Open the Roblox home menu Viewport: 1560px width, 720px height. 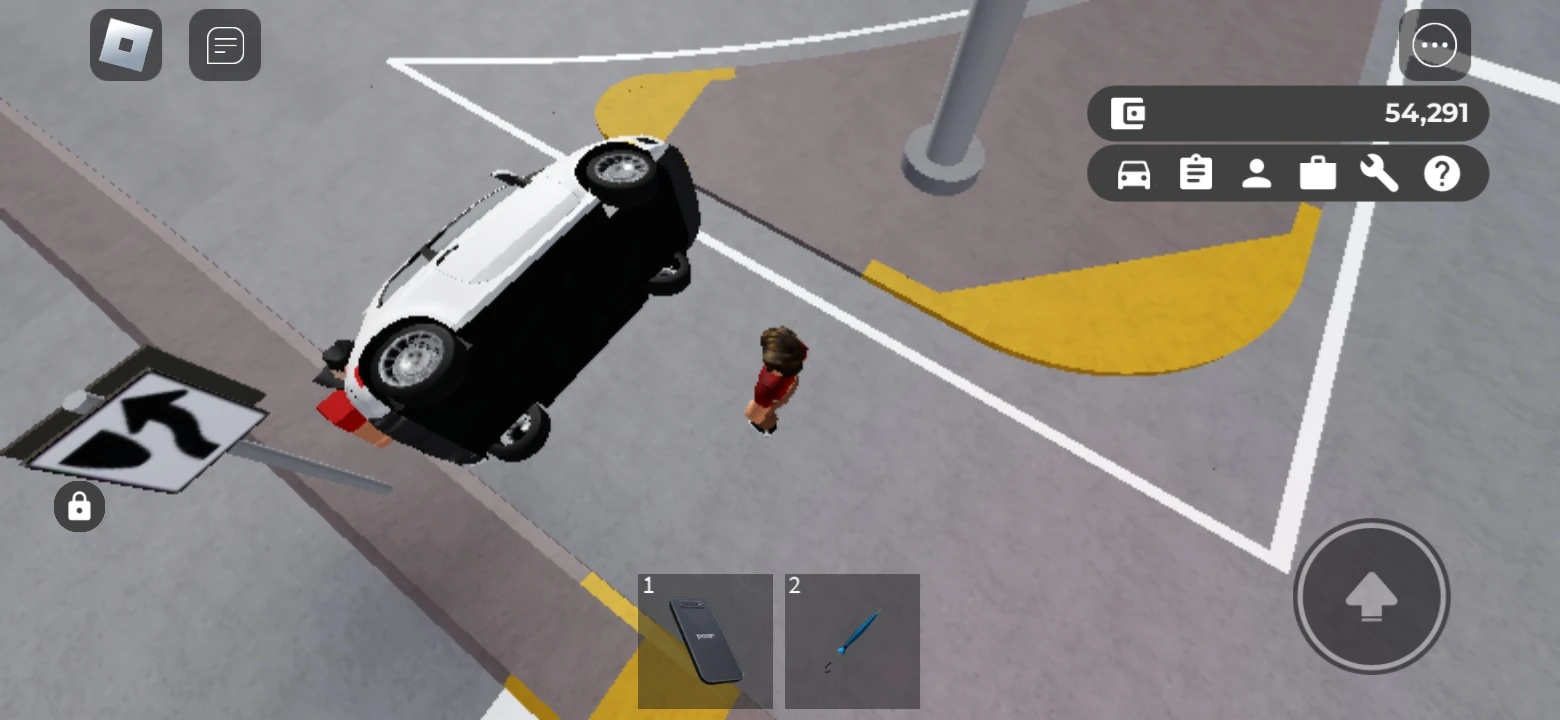(125, 44)
